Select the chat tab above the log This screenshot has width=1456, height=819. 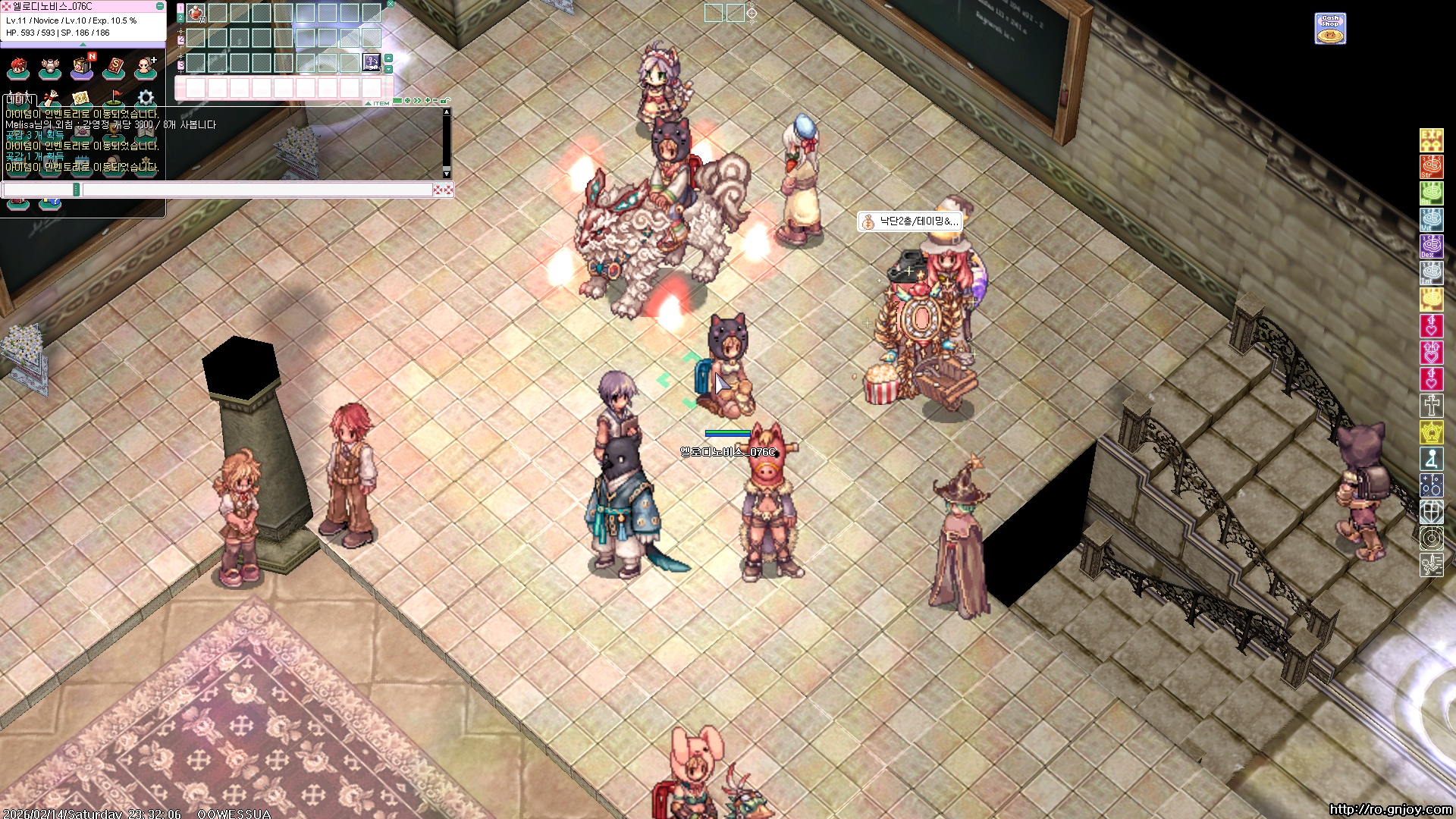19,99
